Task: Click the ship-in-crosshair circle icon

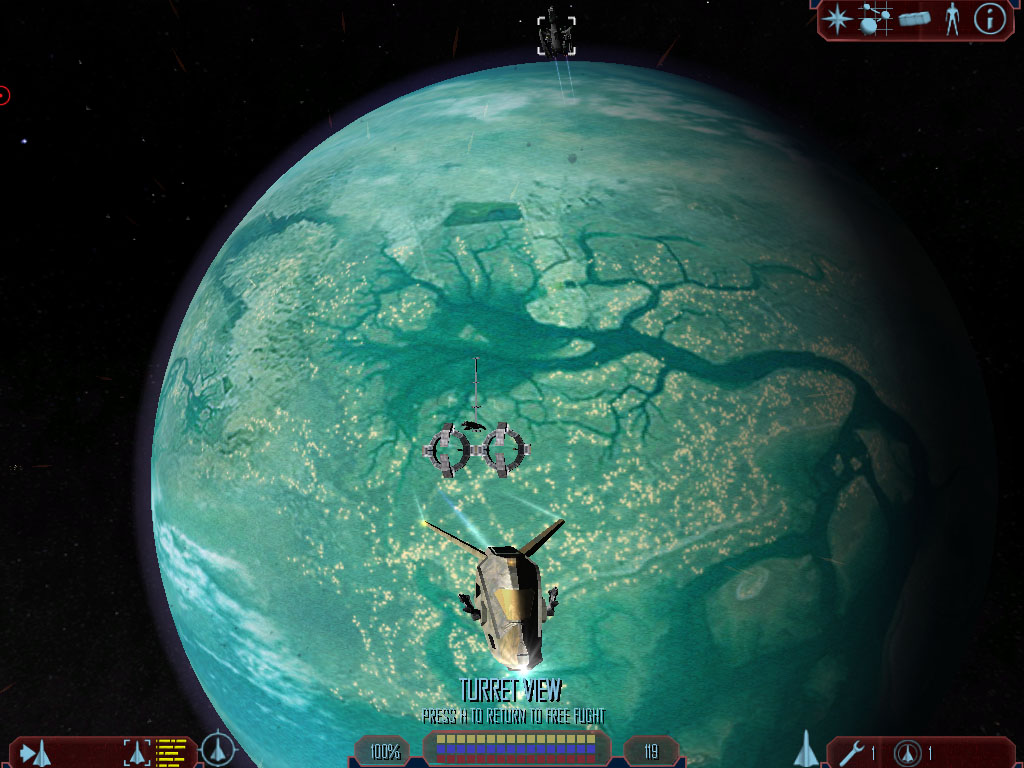Action: [x=217, y=750]
